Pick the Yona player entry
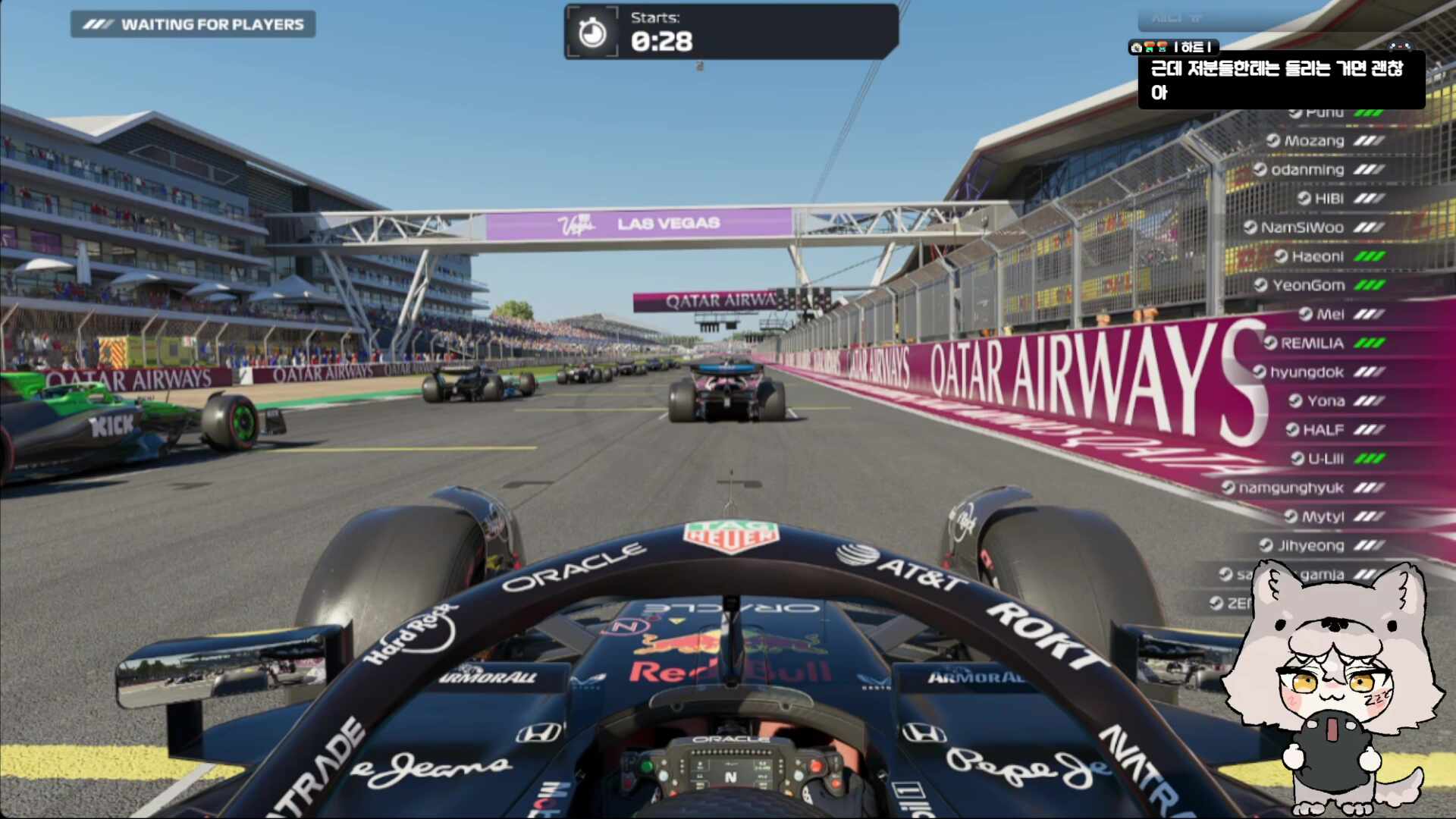1456x819 pixels. pos(1326,400)
